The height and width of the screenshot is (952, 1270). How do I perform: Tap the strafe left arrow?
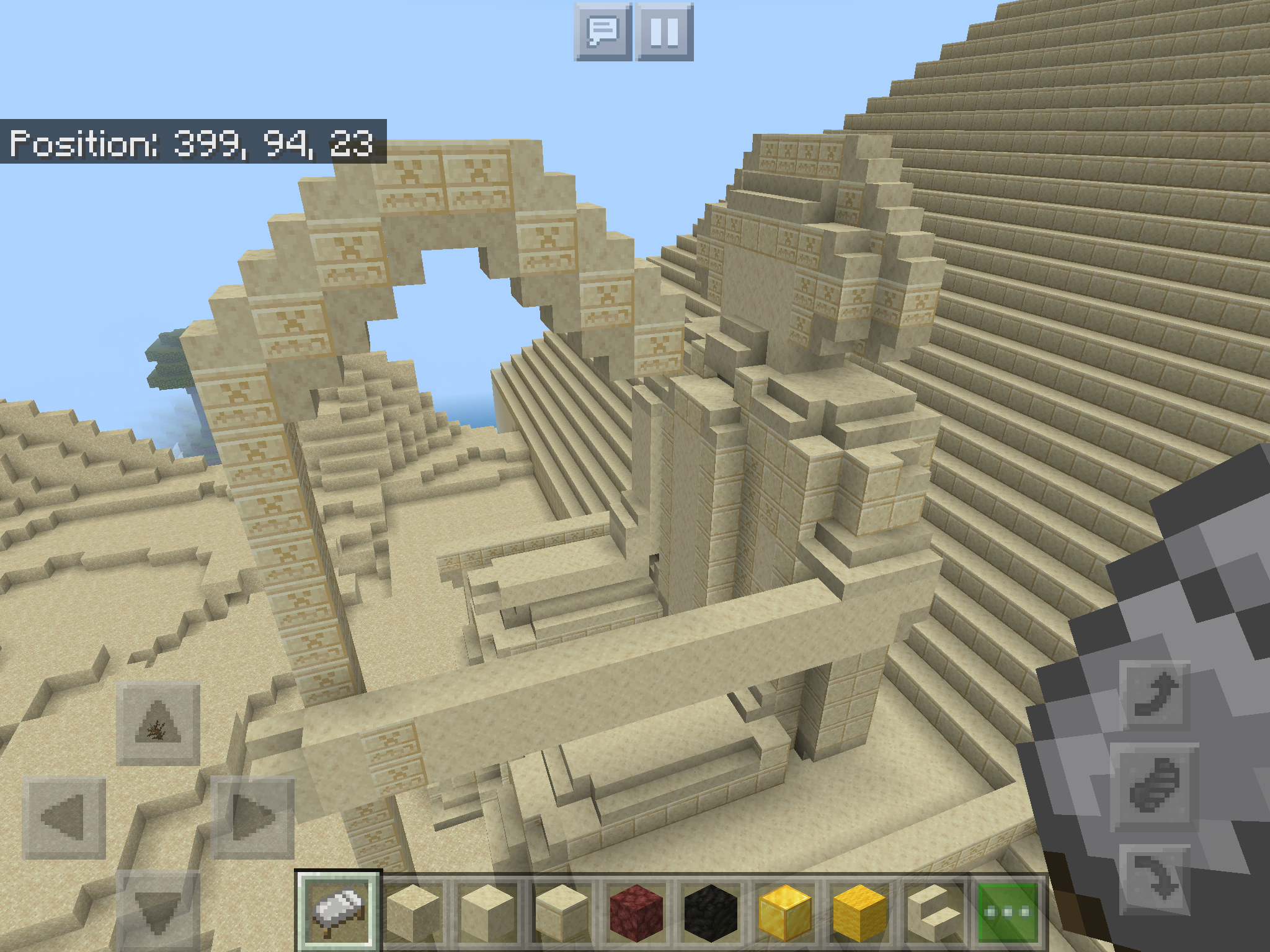tap(64, 818)
